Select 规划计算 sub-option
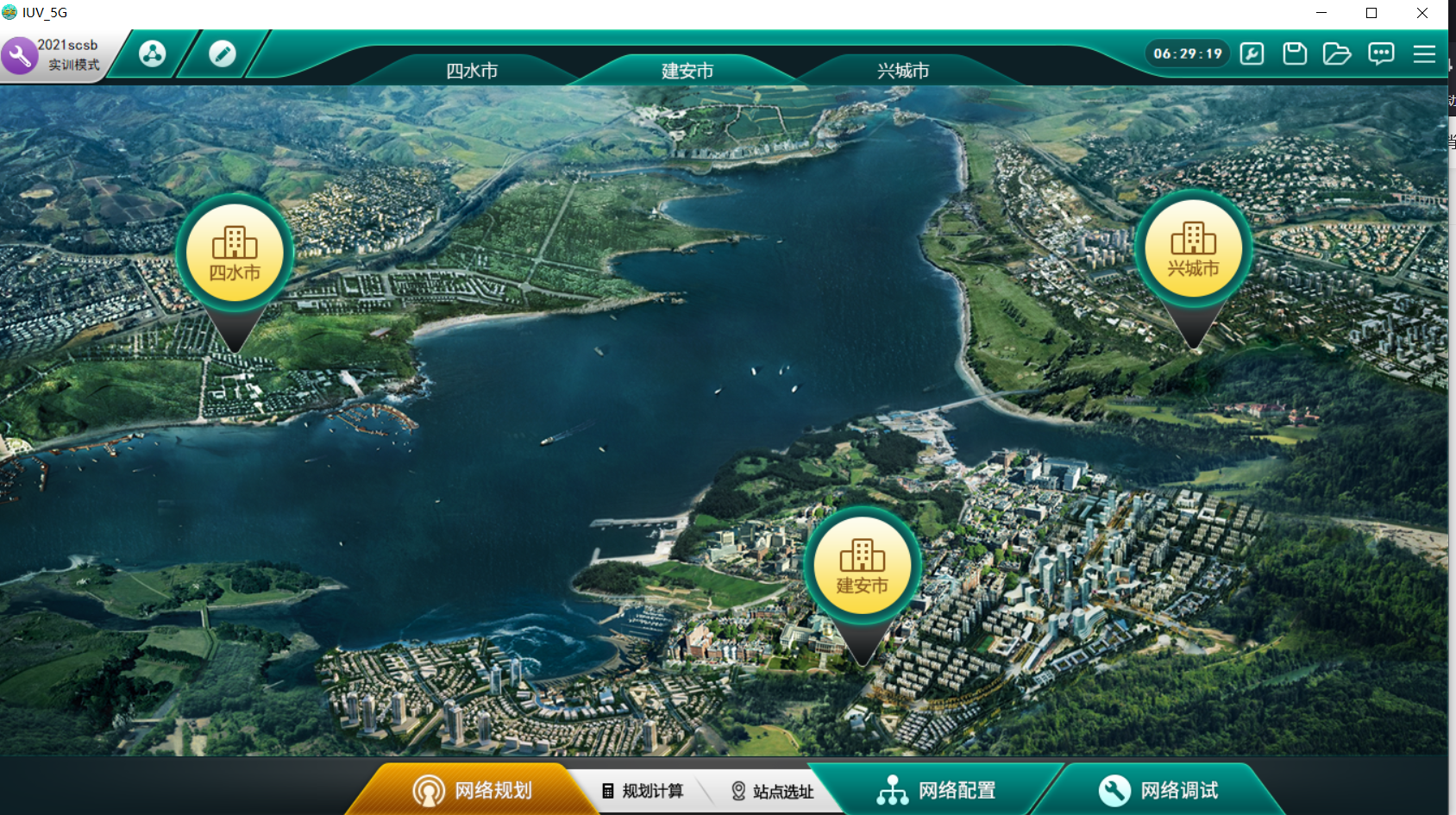 pyautogui.click(x=643, y=791)
